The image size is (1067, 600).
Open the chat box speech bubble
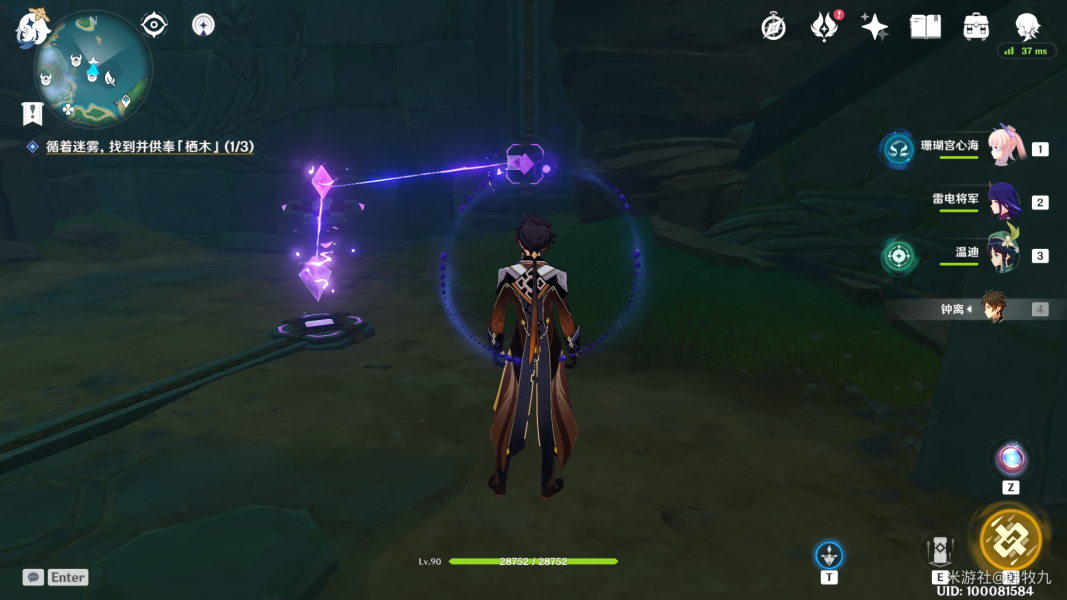pos(33,577)
